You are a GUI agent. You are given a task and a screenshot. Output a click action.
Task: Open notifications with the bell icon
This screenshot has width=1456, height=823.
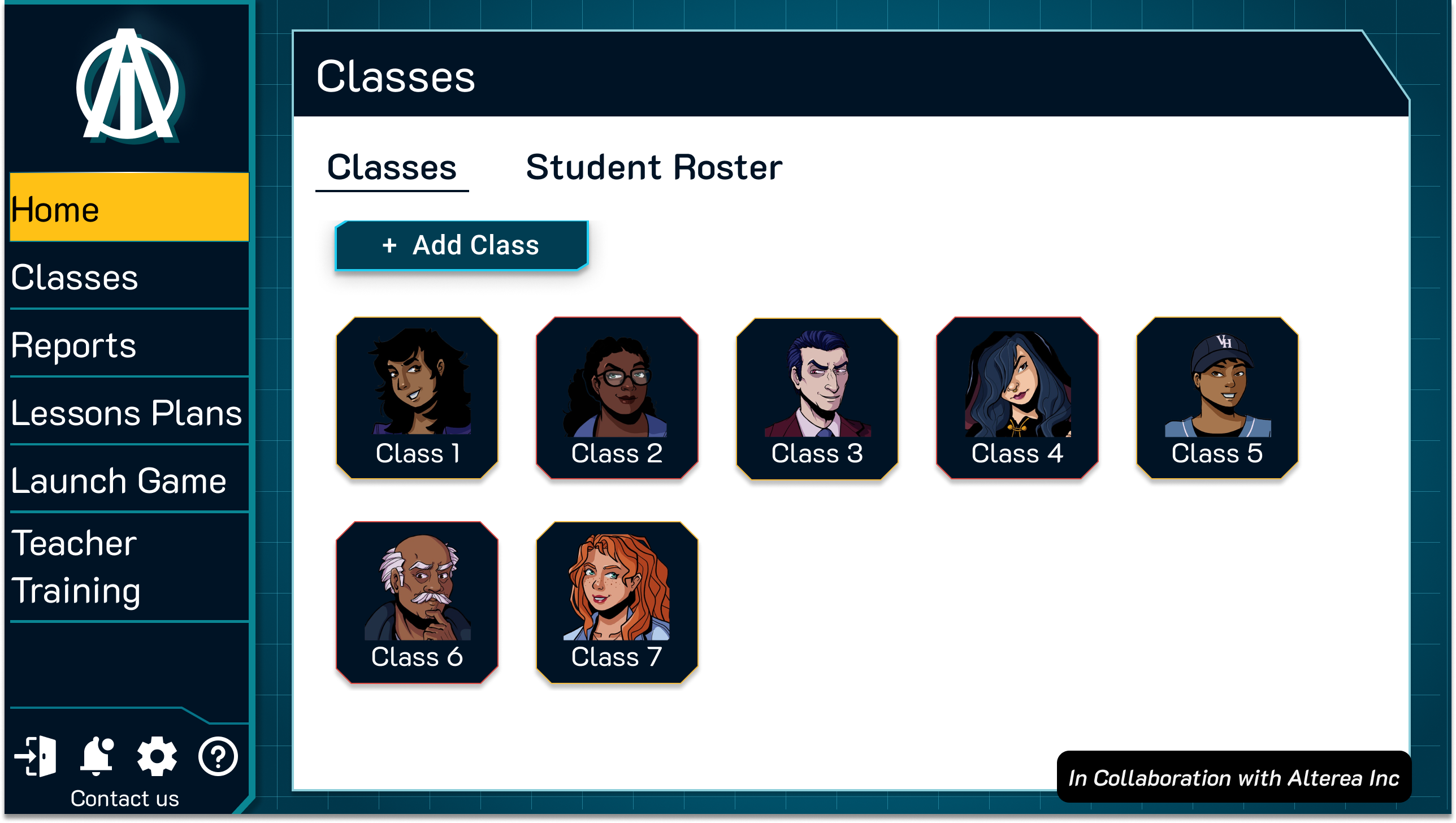tap(97, 756)
